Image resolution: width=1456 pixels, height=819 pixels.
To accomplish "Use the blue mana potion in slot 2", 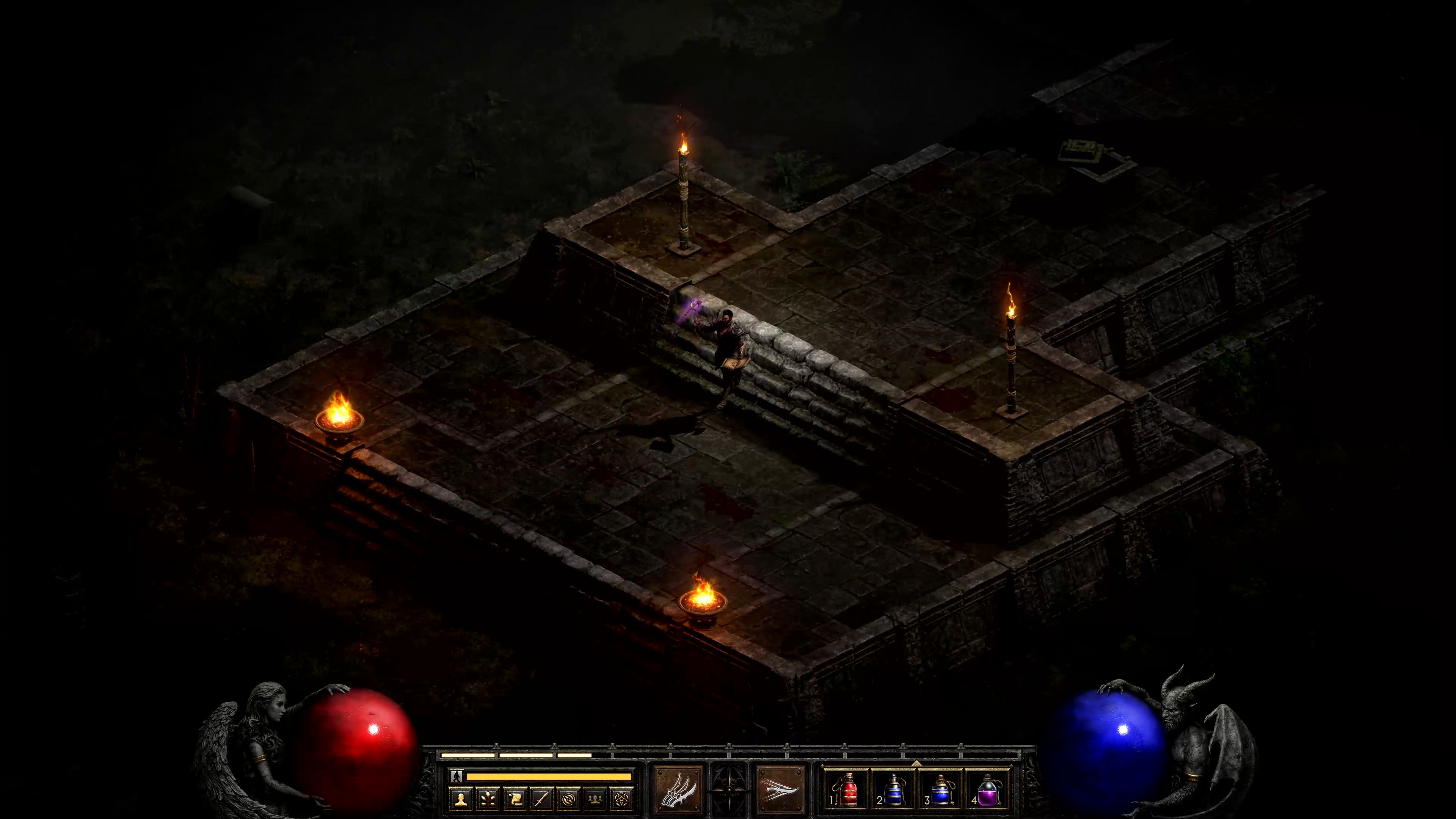I will click(893, 789).
